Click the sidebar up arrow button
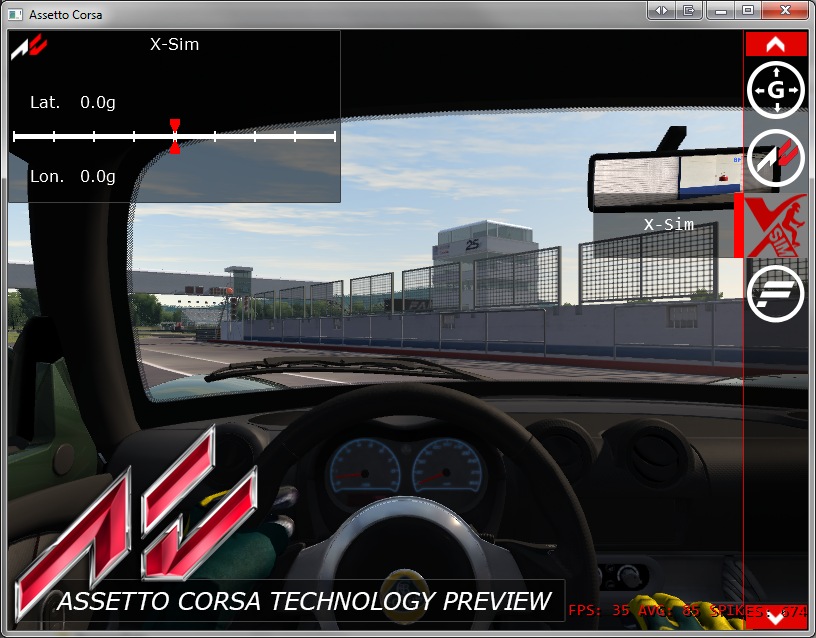The width and height of the screenshot is (816, 638). pos(776,44)
